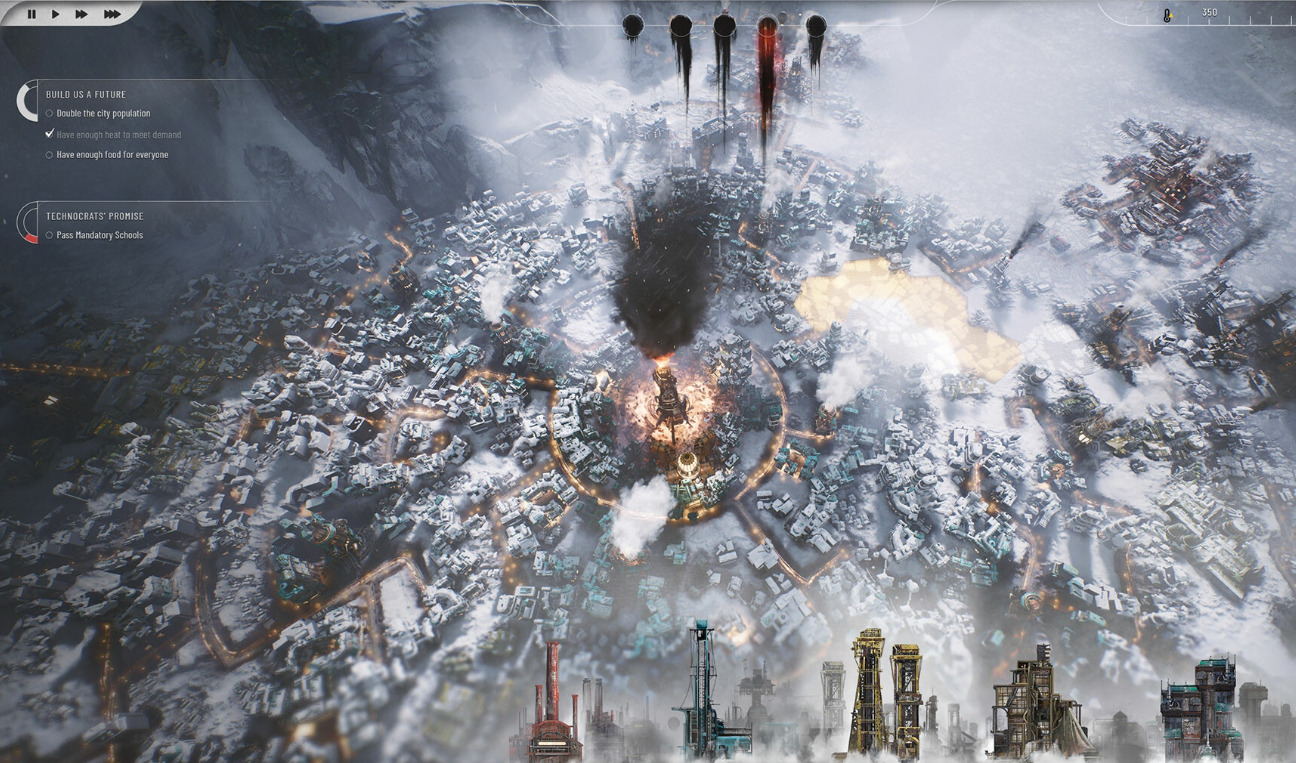This screenshot has width=1296, height=763.
Task: Set game speed to double-arrow fast forward
Action: pos(82,14)
